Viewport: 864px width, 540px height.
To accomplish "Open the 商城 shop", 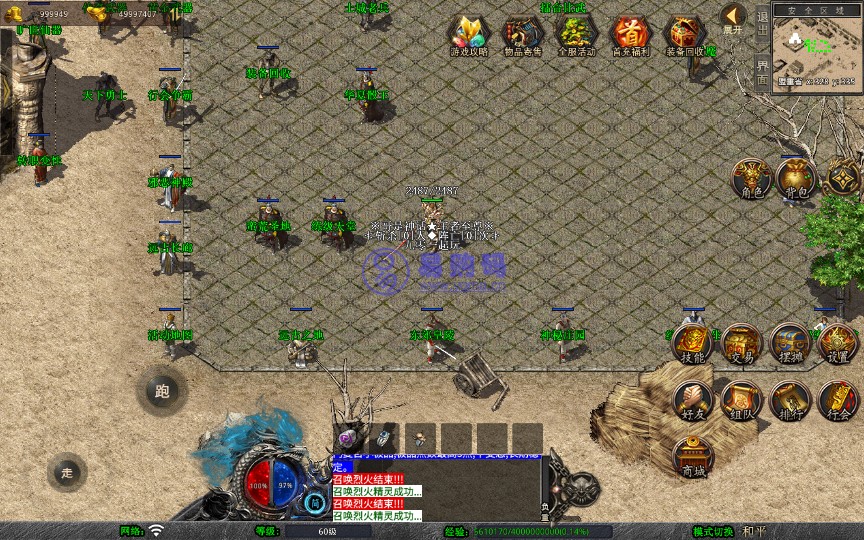I will [x=692, y=457].
